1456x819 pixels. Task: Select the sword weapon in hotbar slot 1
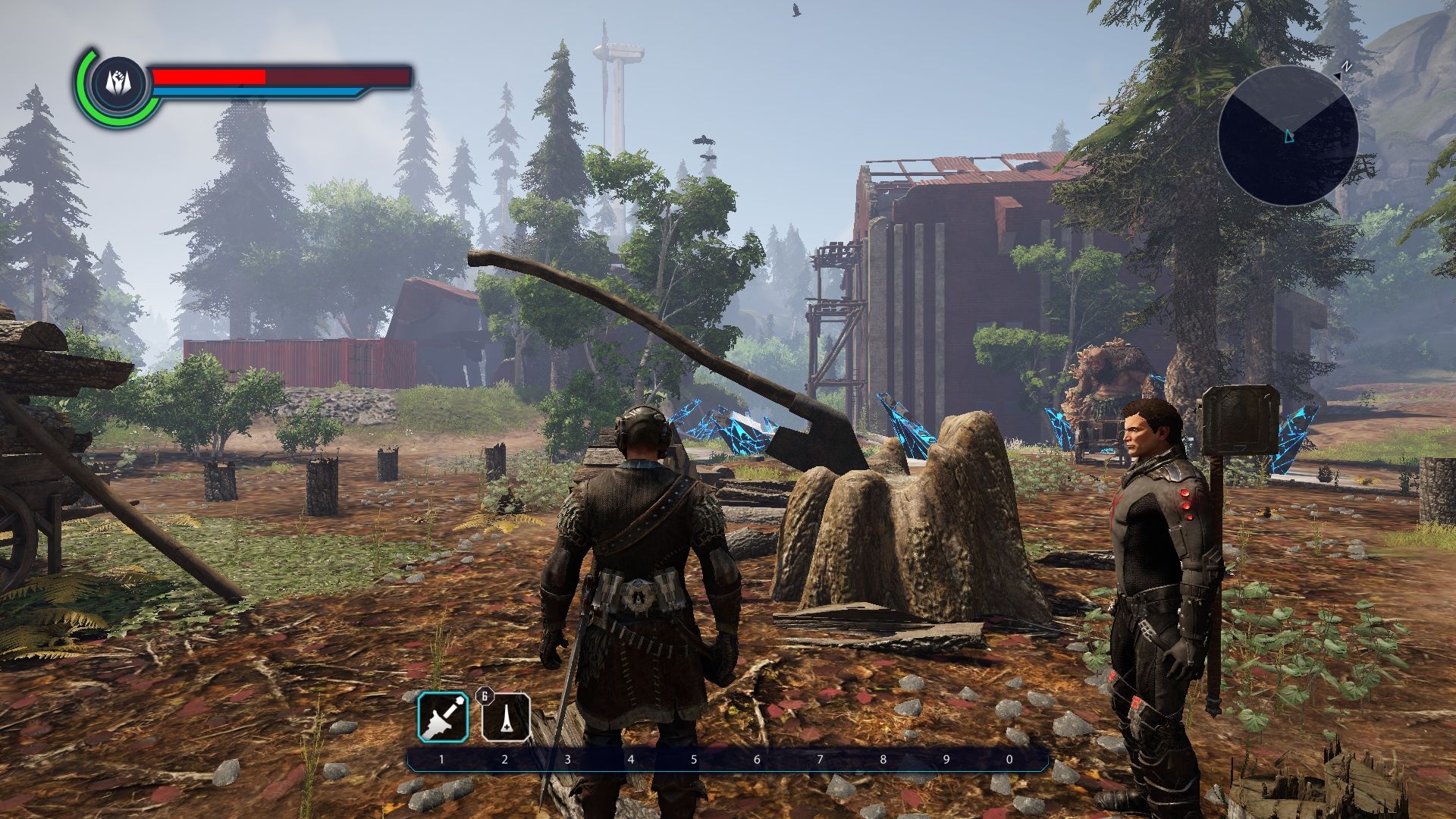pos(443,717)
